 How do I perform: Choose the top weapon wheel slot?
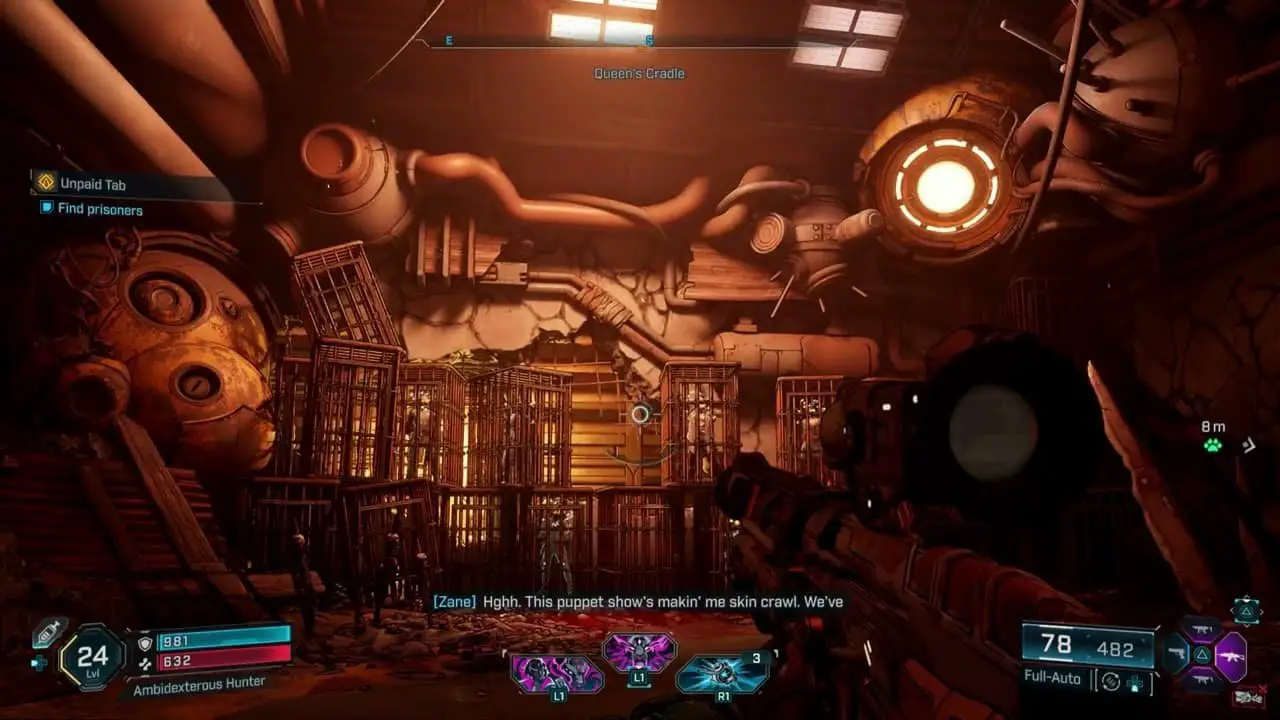[x=1203, y=630]
